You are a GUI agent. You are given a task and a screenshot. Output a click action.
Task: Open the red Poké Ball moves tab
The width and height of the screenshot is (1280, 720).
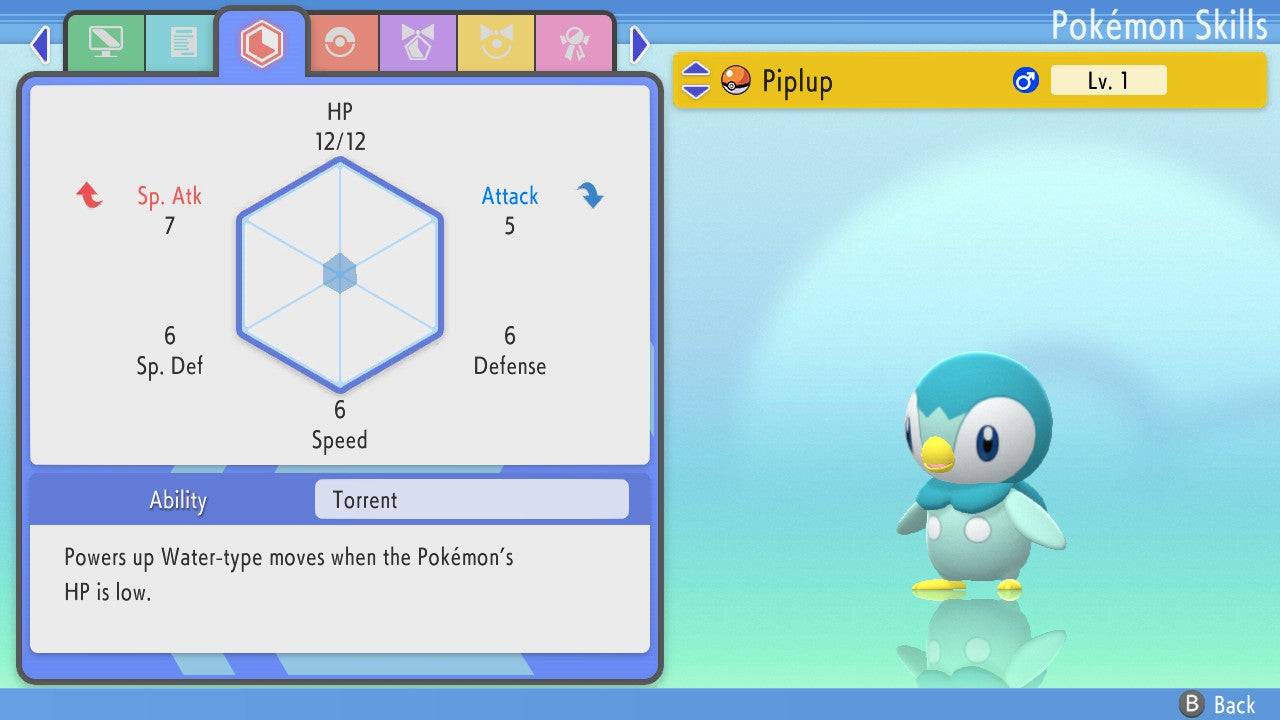pos(339,42)
